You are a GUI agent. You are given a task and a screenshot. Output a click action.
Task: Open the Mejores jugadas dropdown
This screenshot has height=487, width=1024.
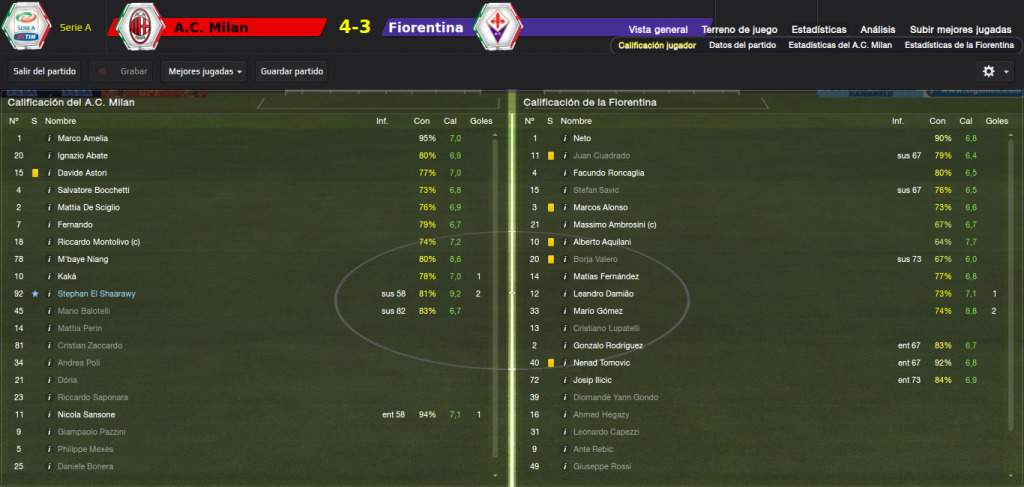pos(206,72)
